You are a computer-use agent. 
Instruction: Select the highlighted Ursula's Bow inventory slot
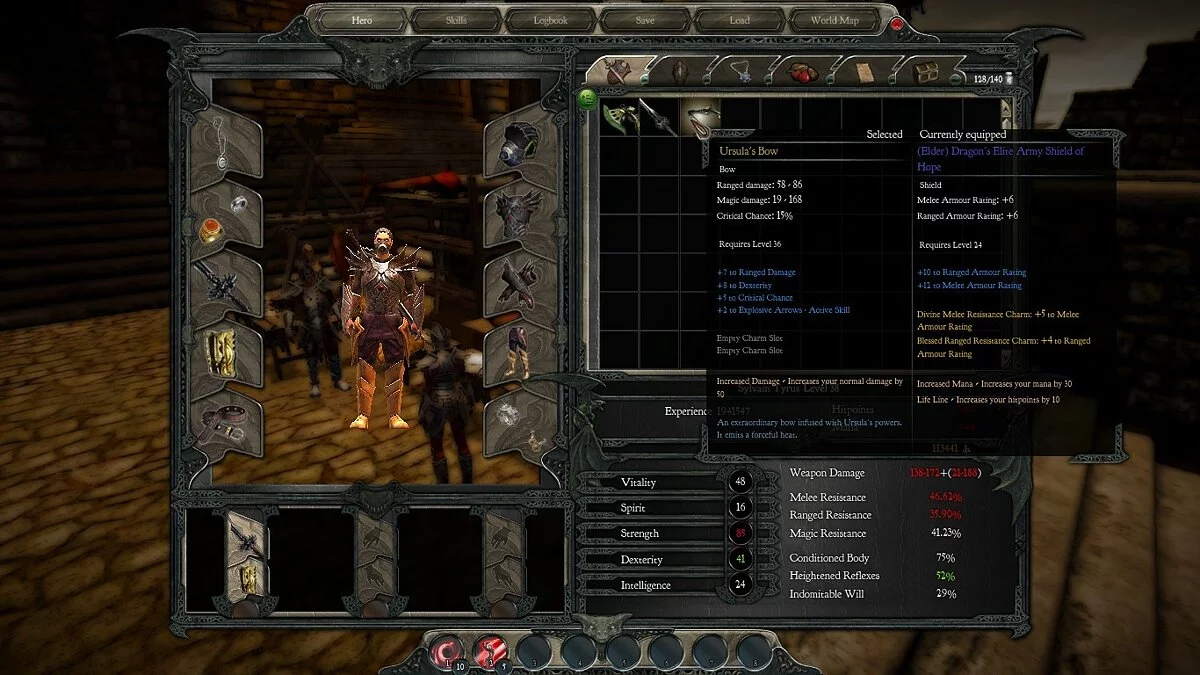pyautogui.click(x=700, y=117)
